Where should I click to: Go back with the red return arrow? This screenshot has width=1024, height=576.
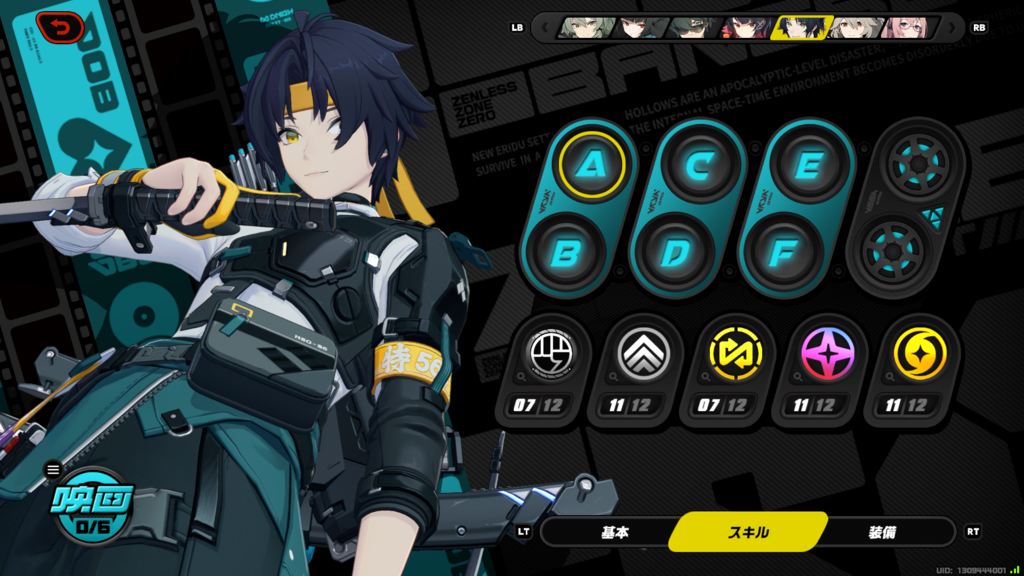point(60,27)
